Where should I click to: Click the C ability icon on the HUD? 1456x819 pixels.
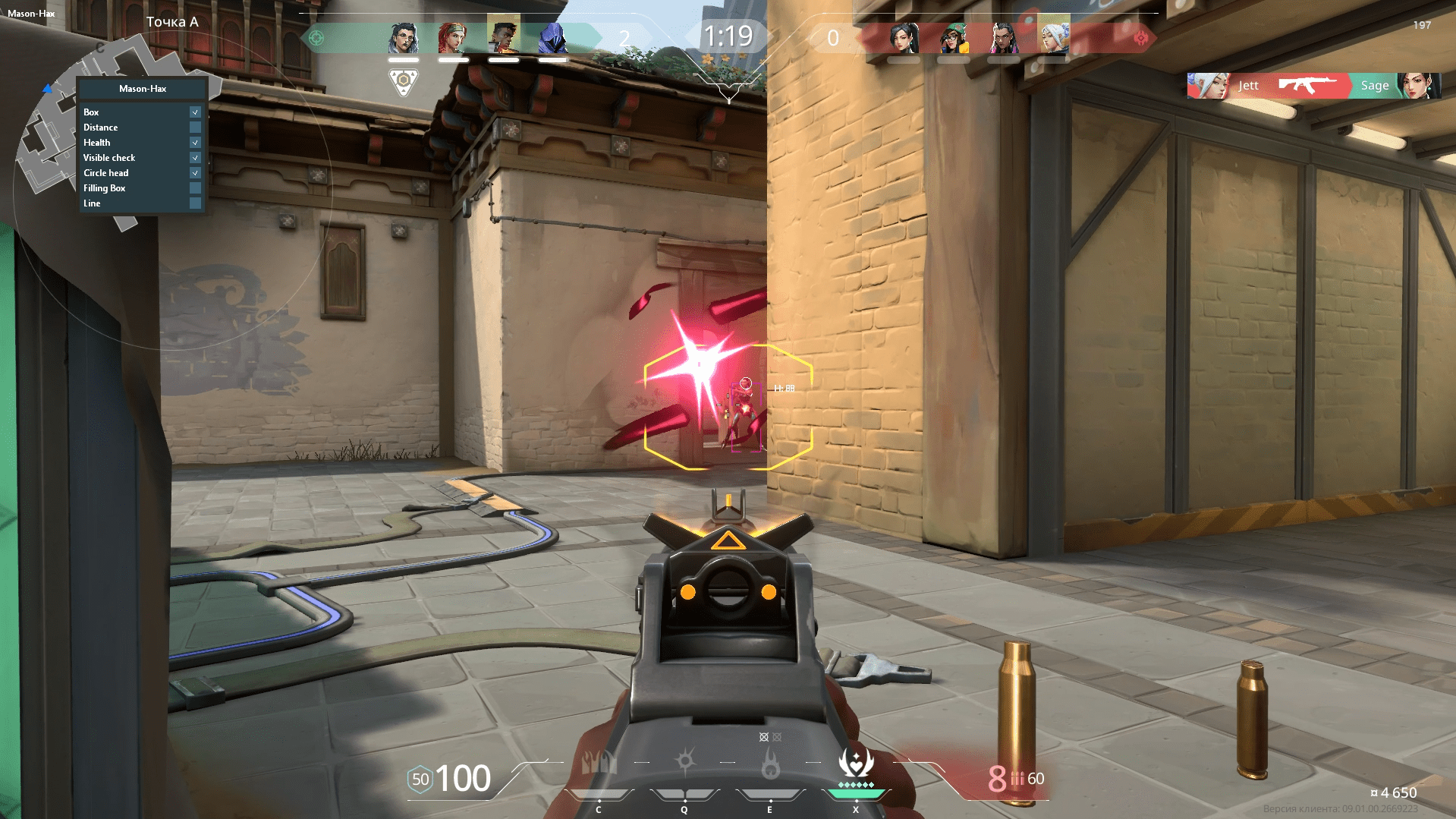click(x=599, y=763)
